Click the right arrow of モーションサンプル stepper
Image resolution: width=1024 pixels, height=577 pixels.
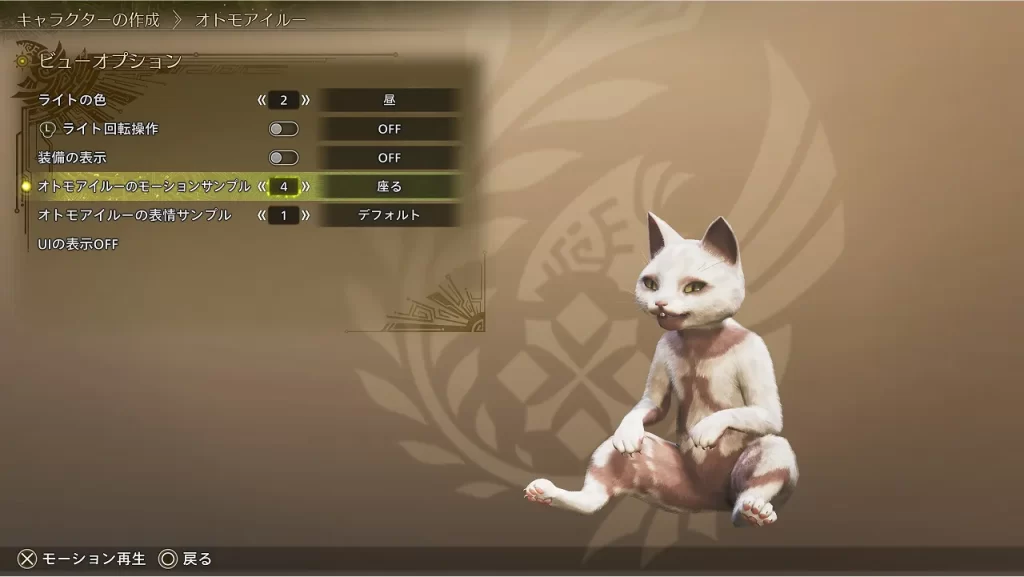point(305,186)
